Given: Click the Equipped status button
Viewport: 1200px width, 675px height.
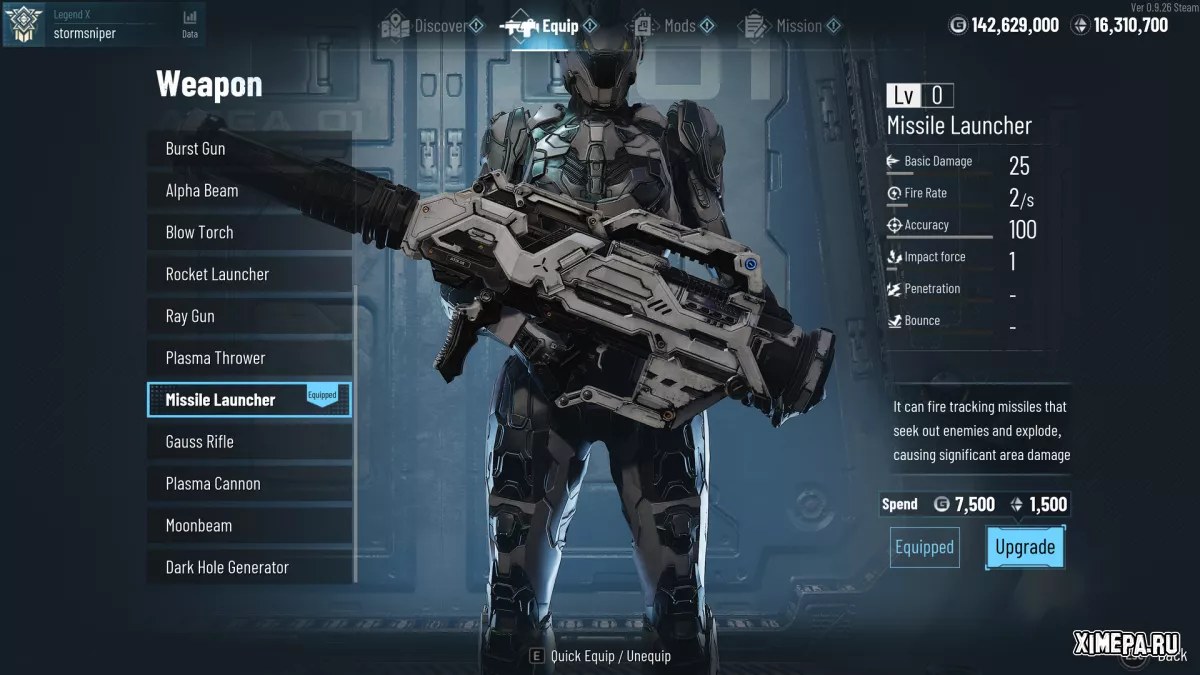Looking at the screenshot, I should pos(925,547).
